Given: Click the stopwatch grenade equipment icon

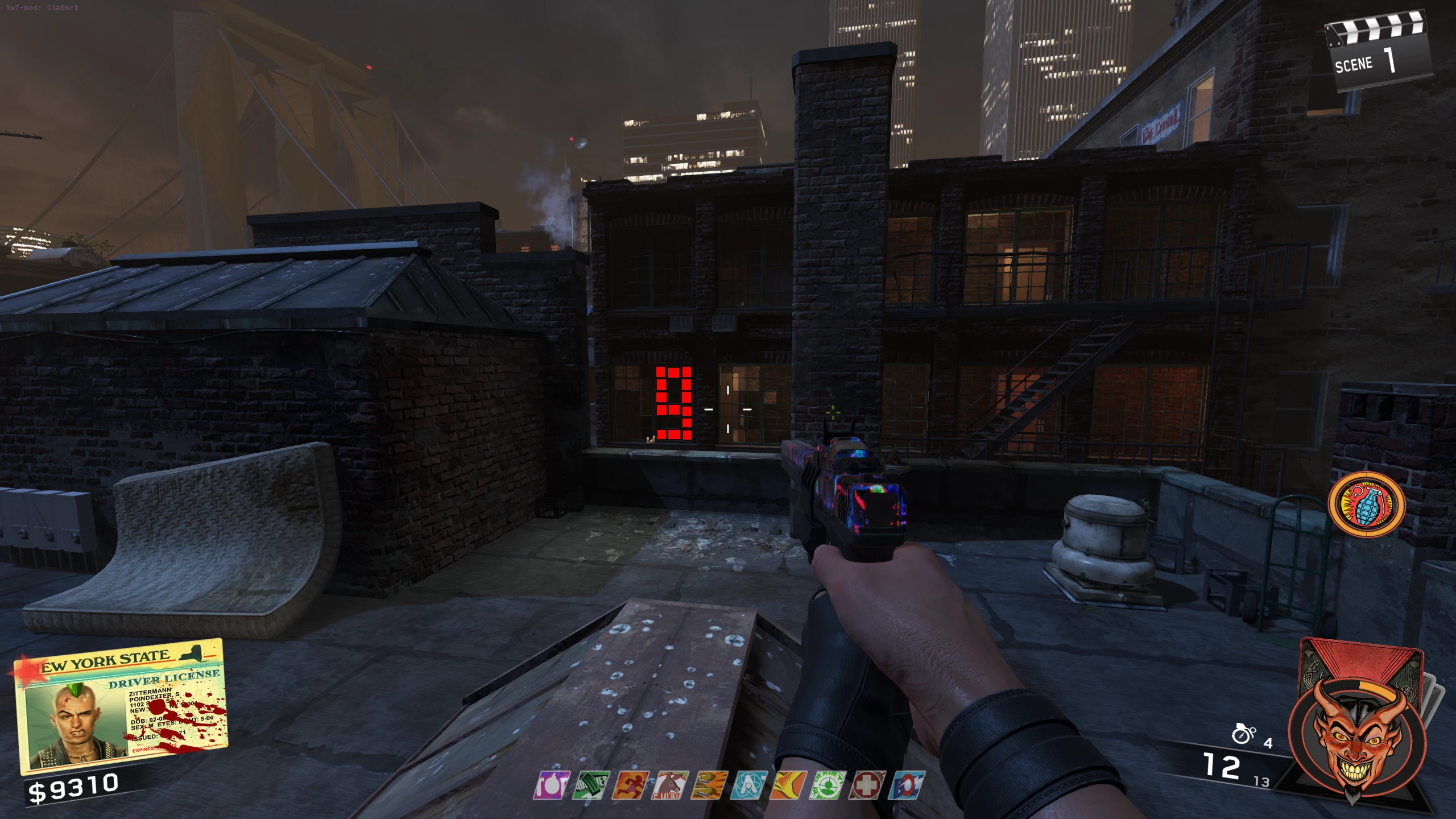Looking at the screenshot, I should click(x=1243, y=734).
